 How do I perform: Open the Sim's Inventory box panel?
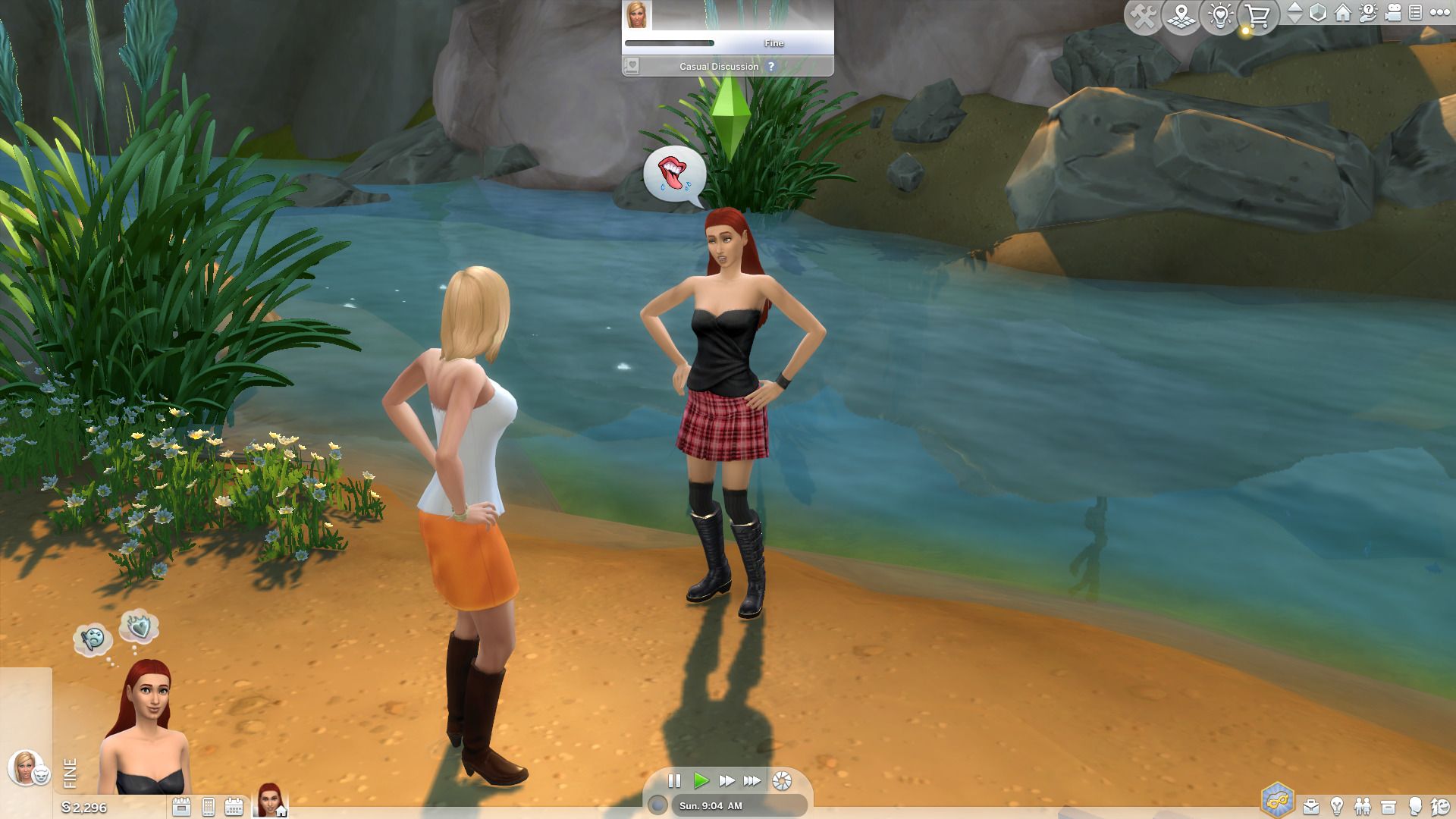click(1389, 806)
